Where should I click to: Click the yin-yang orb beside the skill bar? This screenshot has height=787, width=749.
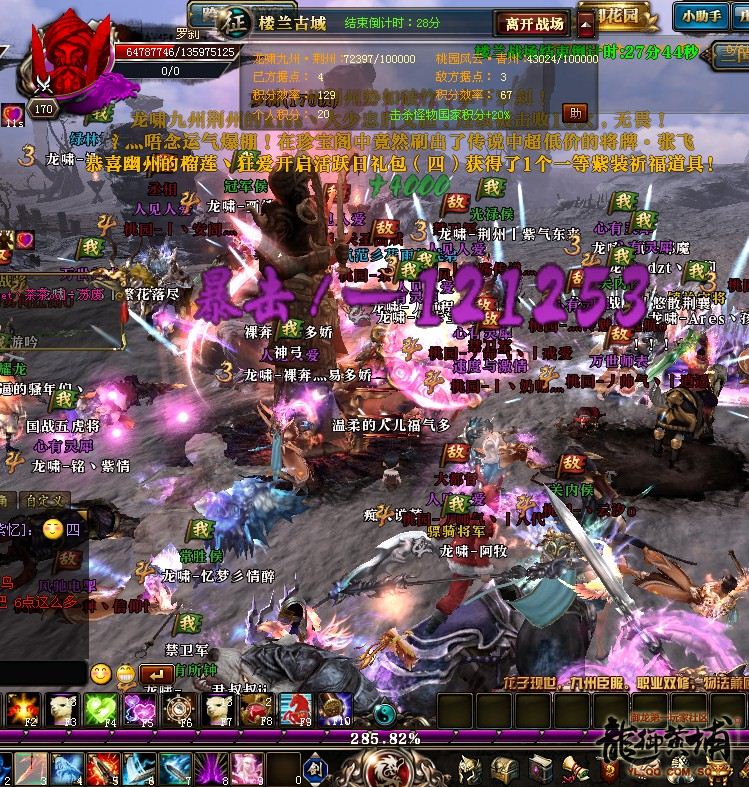point(384,712)
